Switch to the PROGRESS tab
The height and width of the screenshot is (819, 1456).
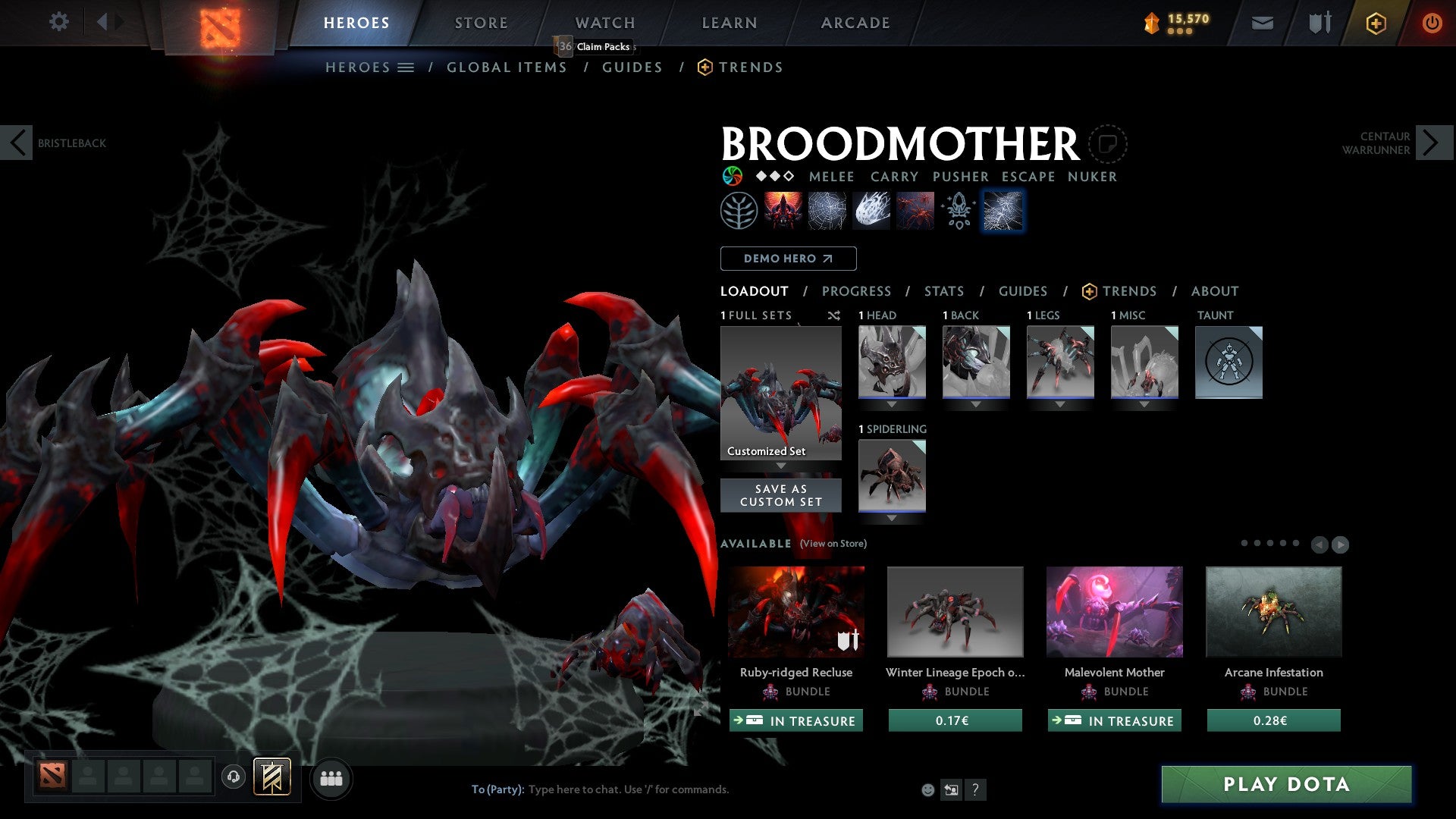tap(857, 291)
